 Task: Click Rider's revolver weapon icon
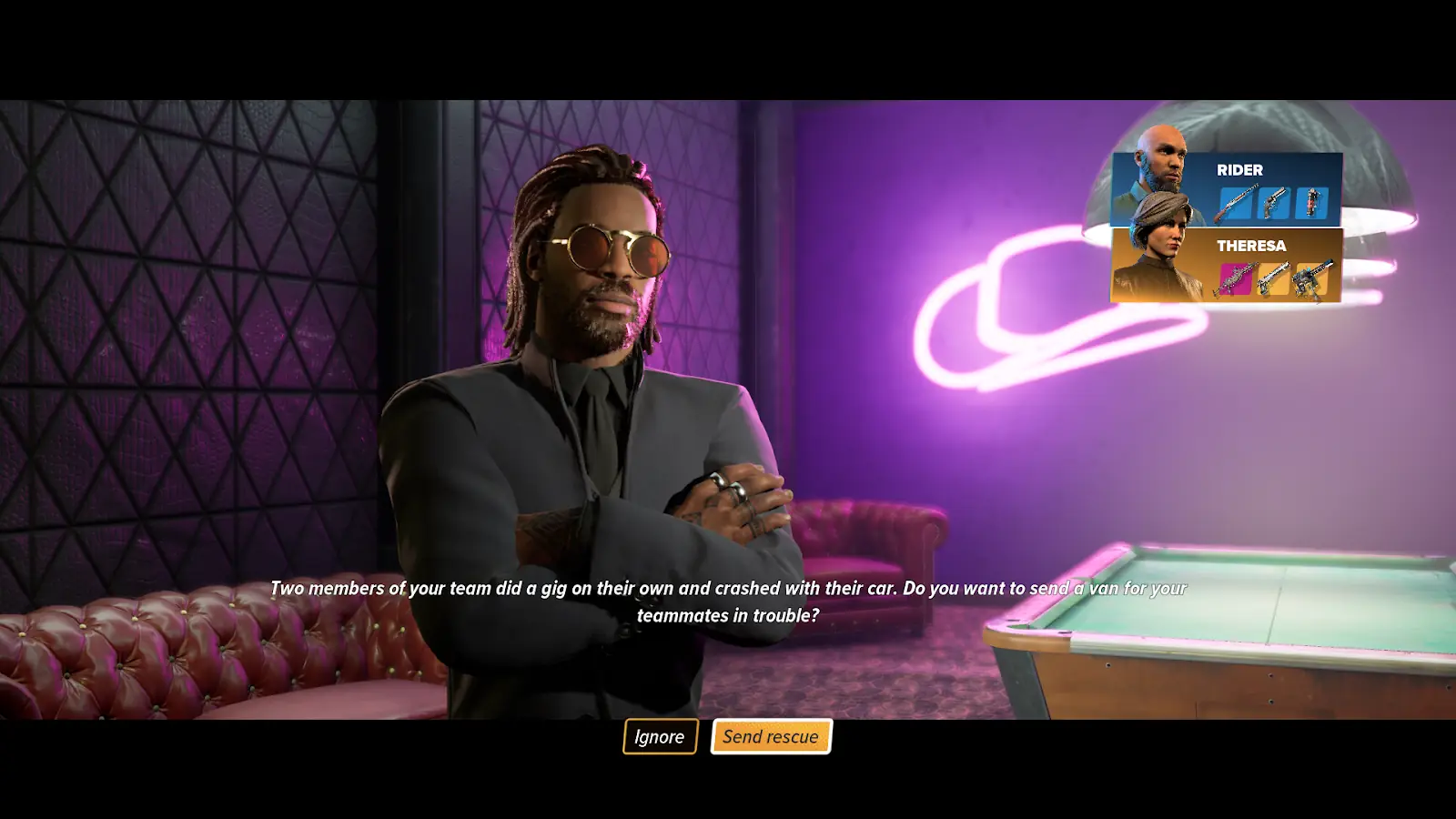click(x=1273, y=203)
